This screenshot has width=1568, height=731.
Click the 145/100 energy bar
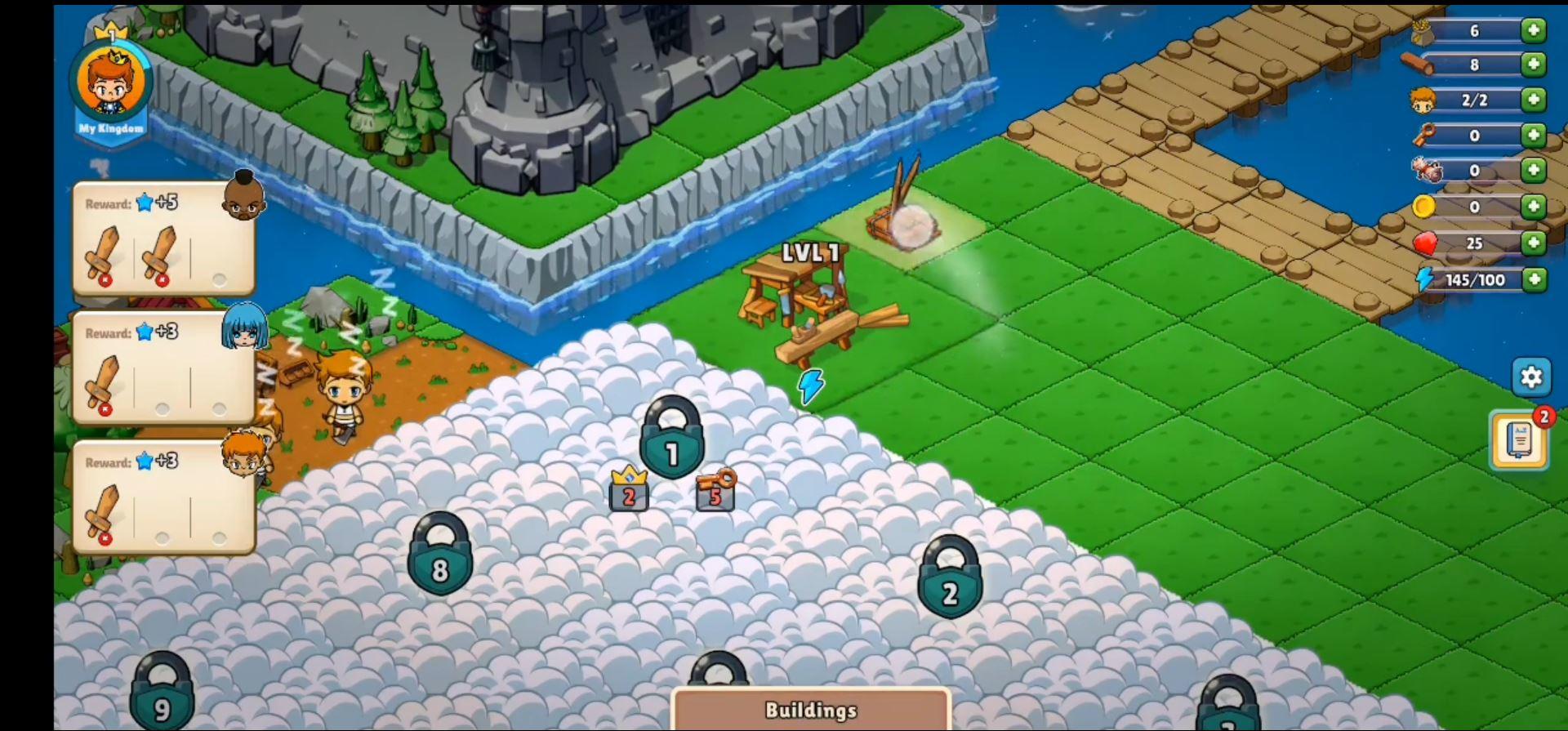[x=1477, y=279]
